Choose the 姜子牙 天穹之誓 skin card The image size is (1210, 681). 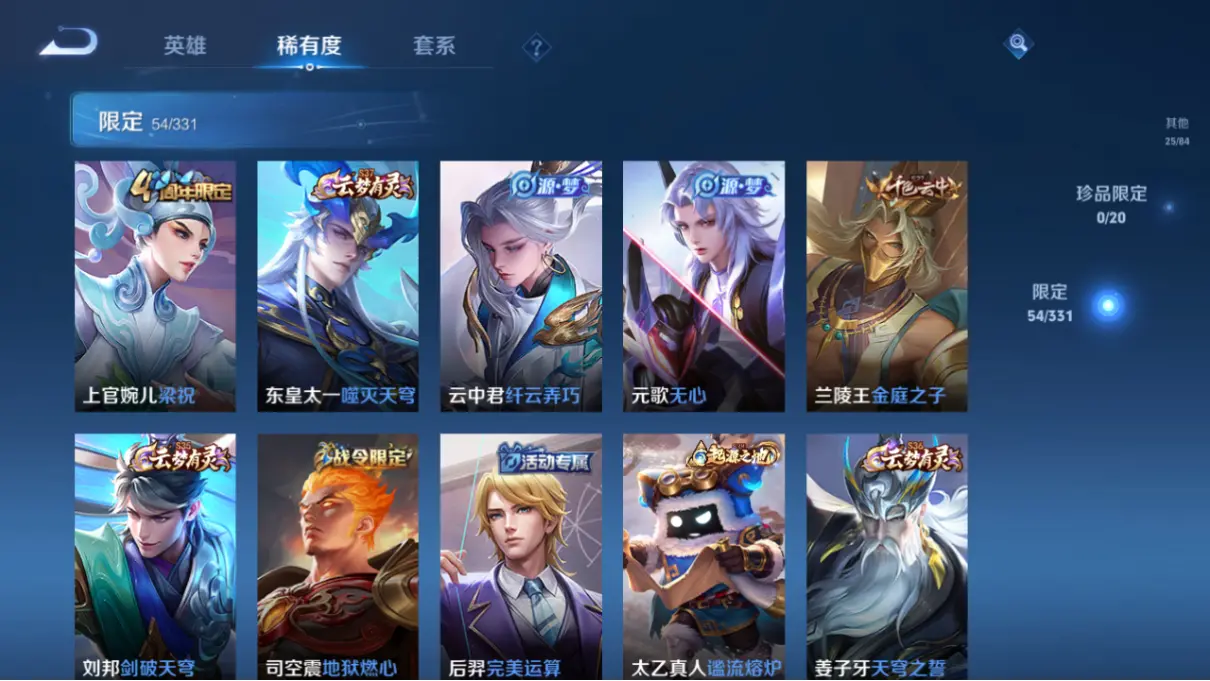coord(887,556)
